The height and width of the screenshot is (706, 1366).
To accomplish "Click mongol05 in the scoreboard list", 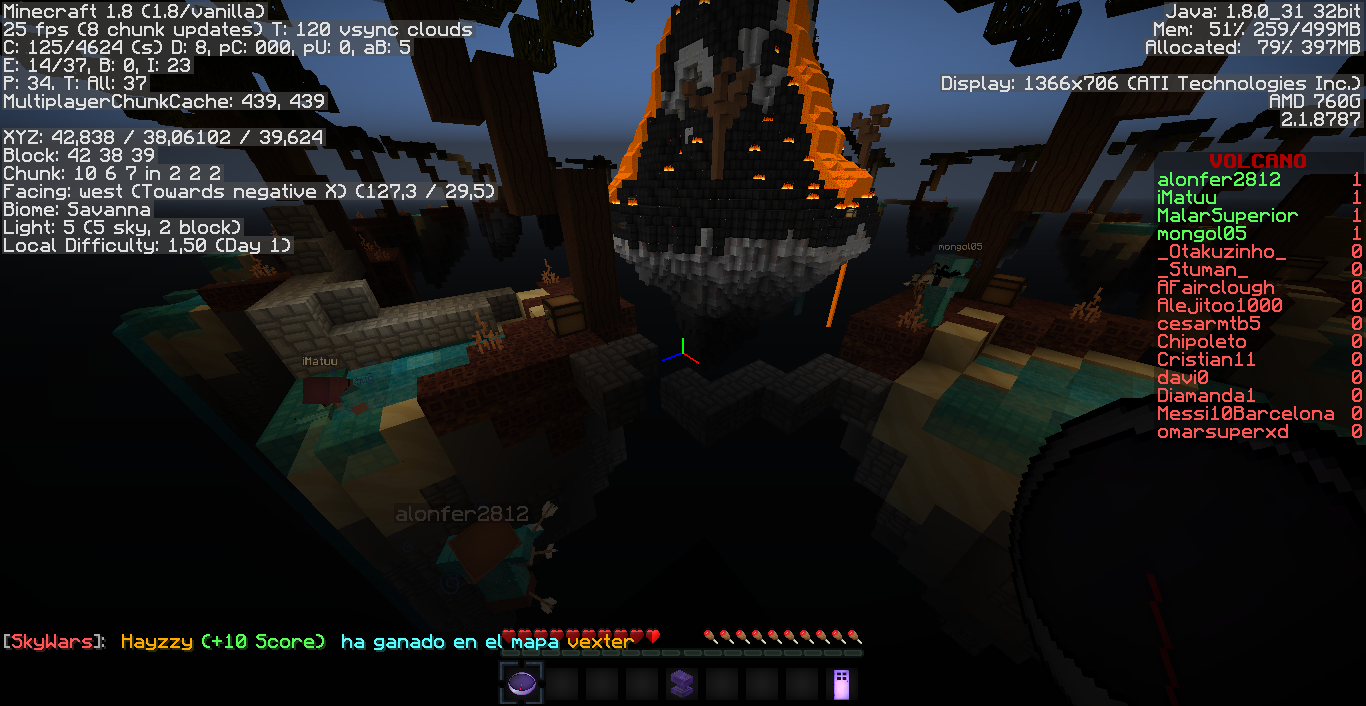I will coord(1202,234).
